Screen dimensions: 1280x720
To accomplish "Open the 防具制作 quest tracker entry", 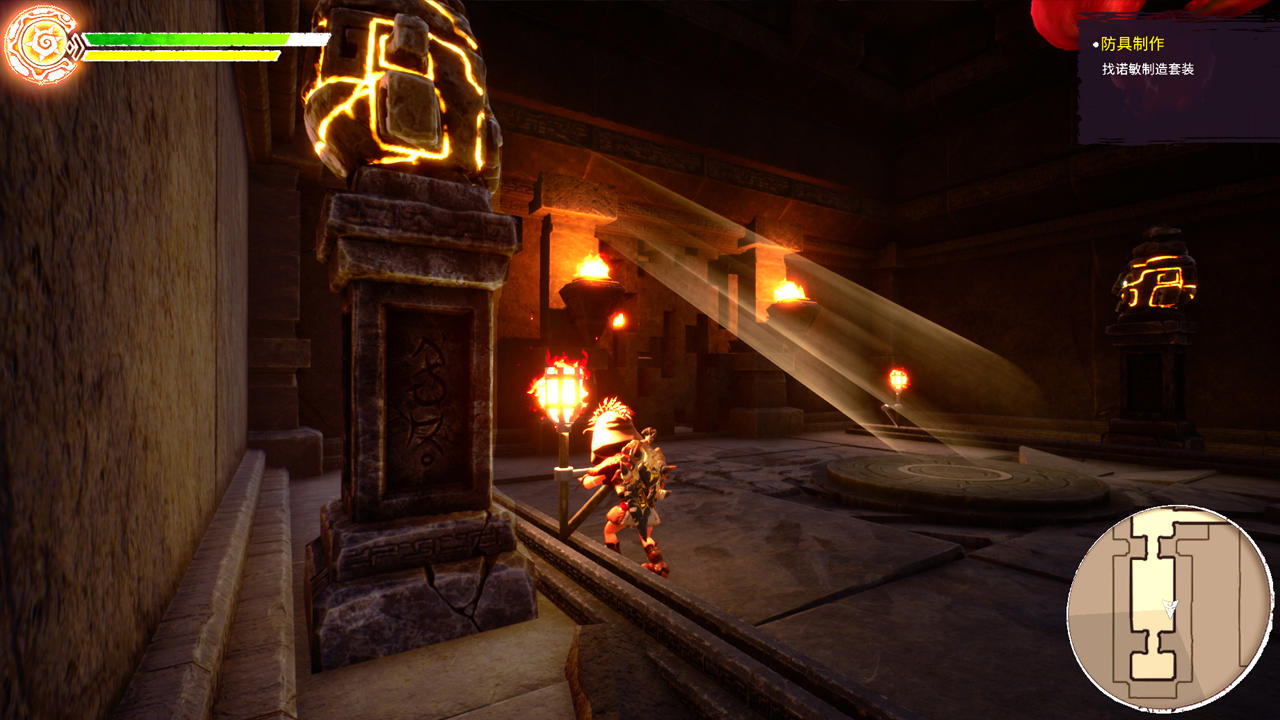I will click(1132, 44).
